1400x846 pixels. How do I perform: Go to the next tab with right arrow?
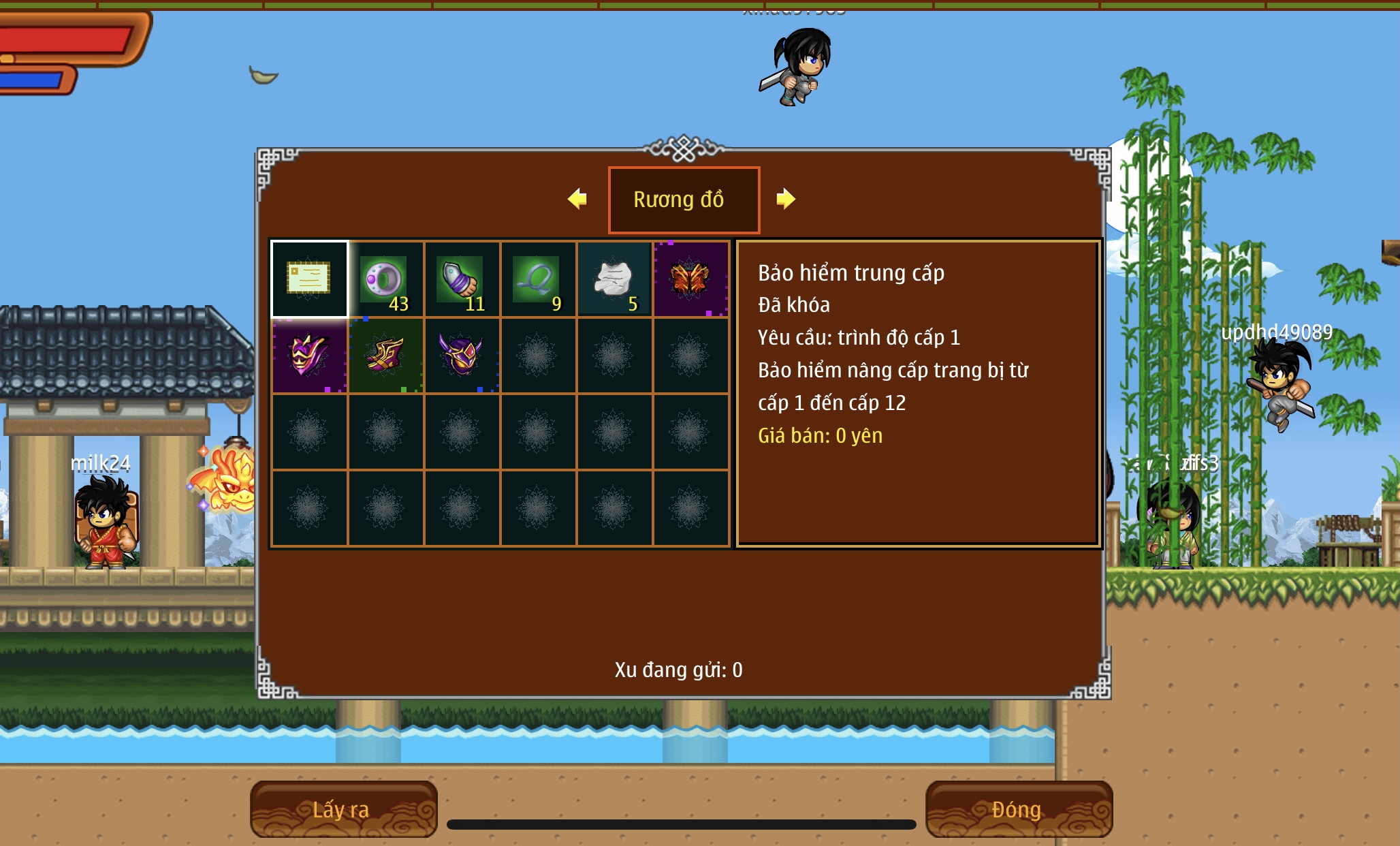786,199
